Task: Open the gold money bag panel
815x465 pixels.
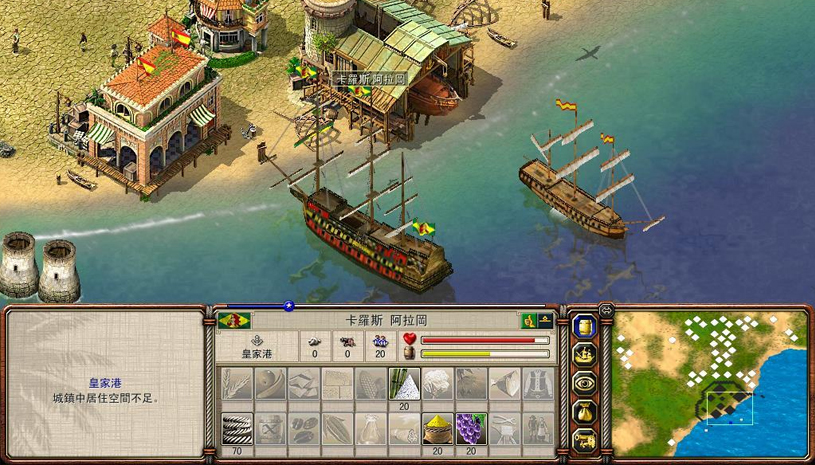Action: 584,410
